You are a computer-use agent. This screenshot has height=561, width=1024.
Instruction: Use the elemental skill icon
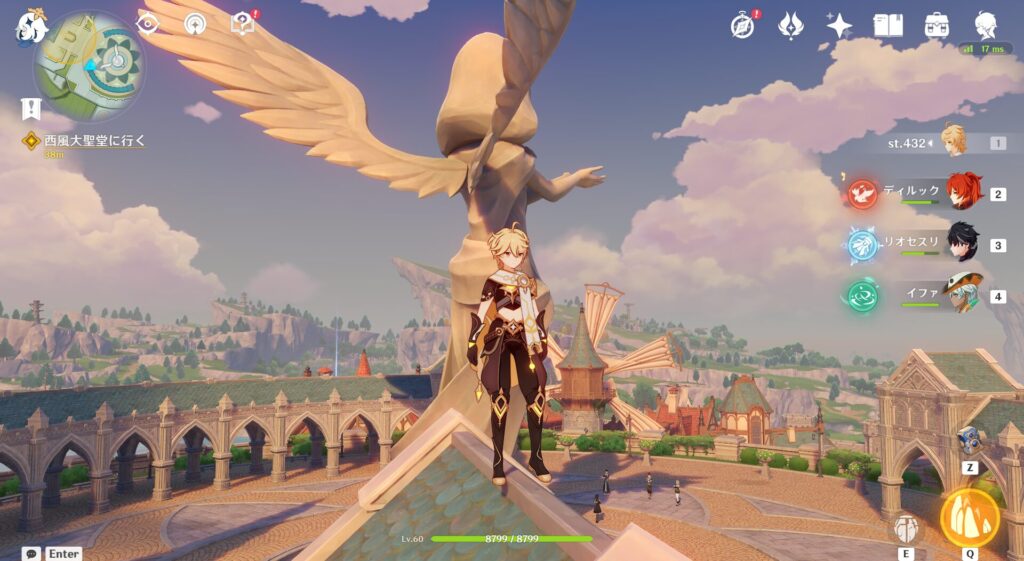click(x=906, y=528)
